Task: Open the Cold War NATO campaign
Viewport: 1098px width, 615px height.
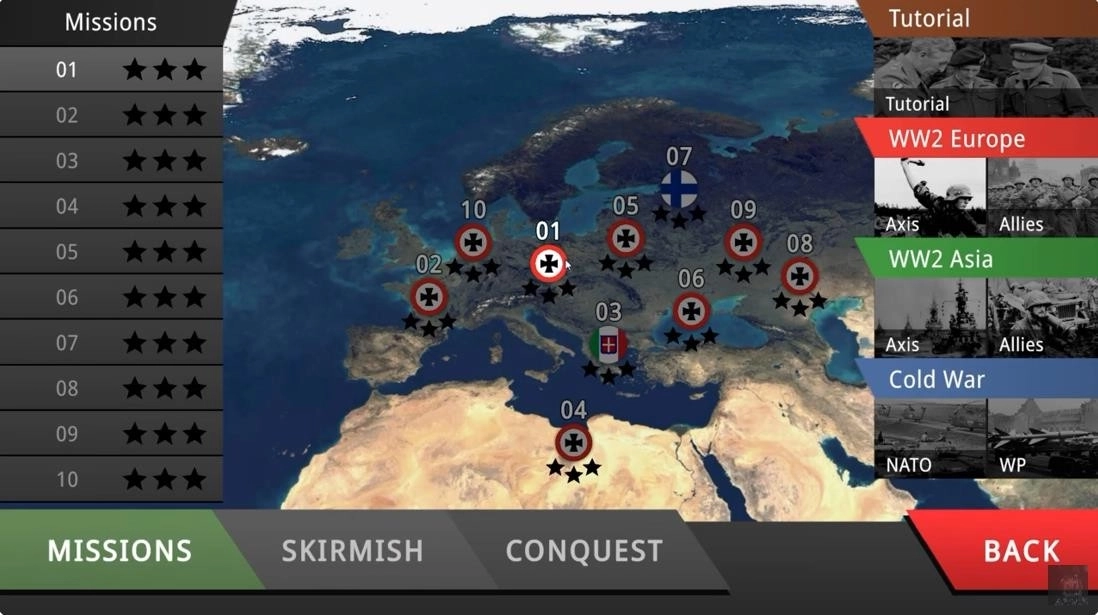Action: click(929, 438)
